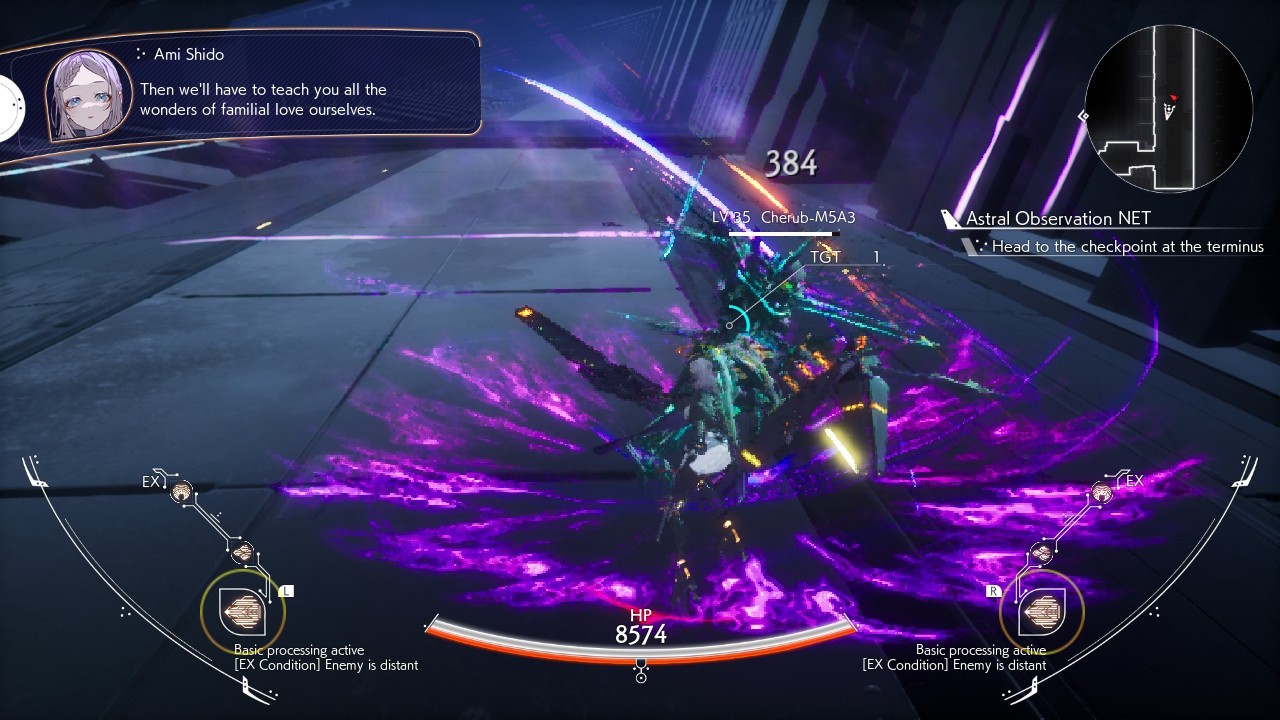Screen dimensions: 1280x720
Task: Select the left middle skill node icon
Action: point(242,552)
